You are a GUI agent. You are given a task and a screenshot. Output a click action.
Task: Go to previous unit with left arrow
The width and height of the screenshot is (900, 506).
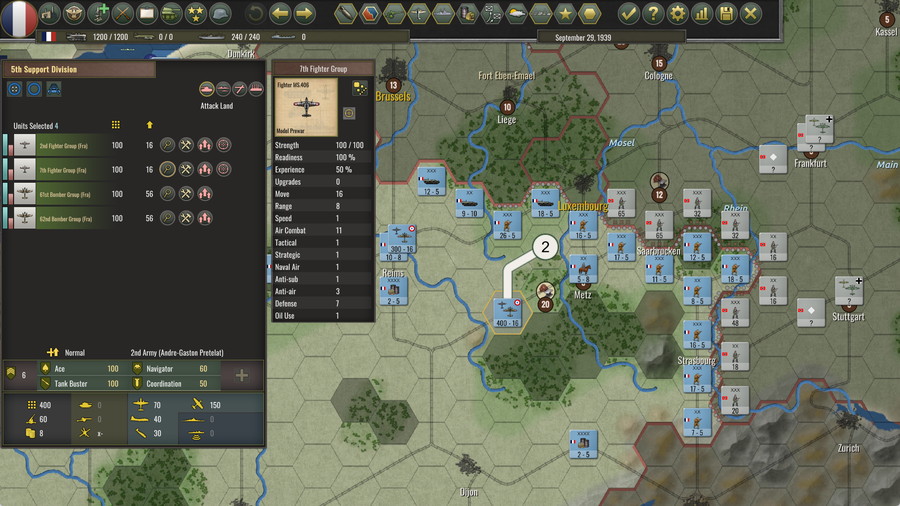[280, 14]
